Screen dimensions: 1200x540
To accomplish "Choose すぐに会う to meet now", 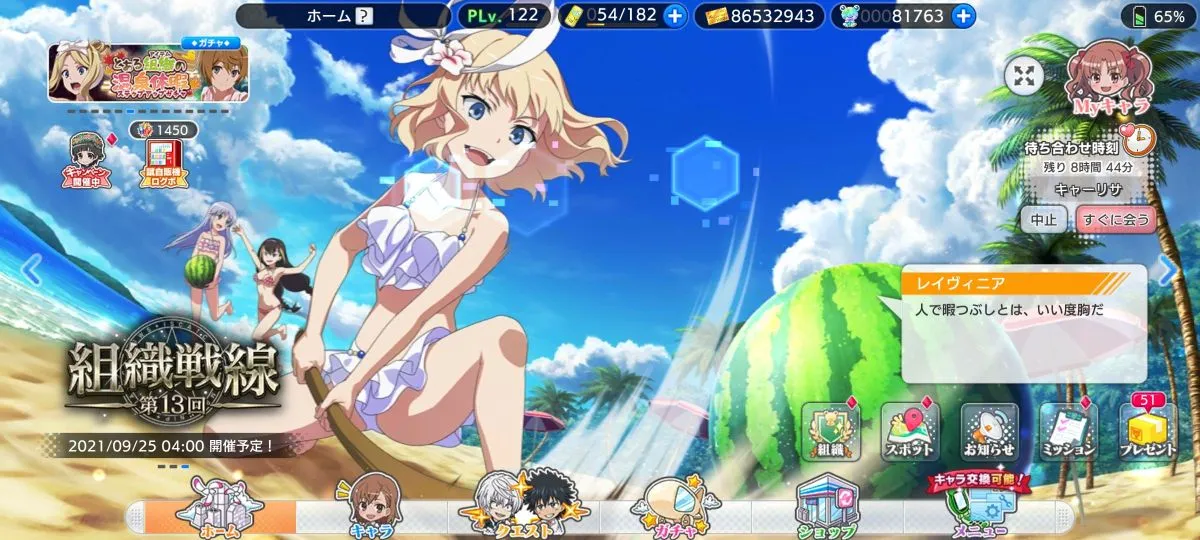I will tap(1116, 219).
